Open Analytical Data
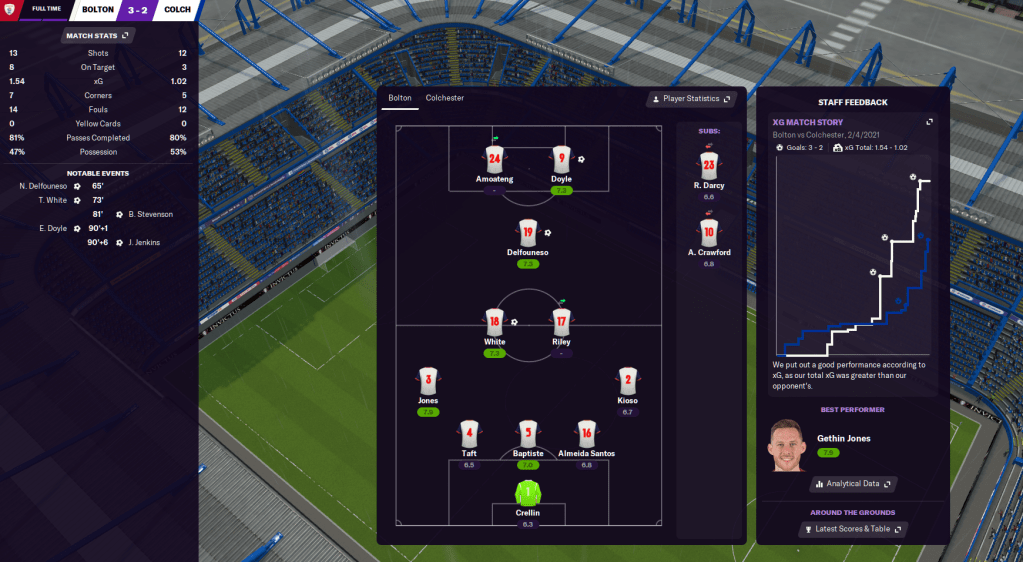The image size is (1023, 562). [x=852, y=484]
